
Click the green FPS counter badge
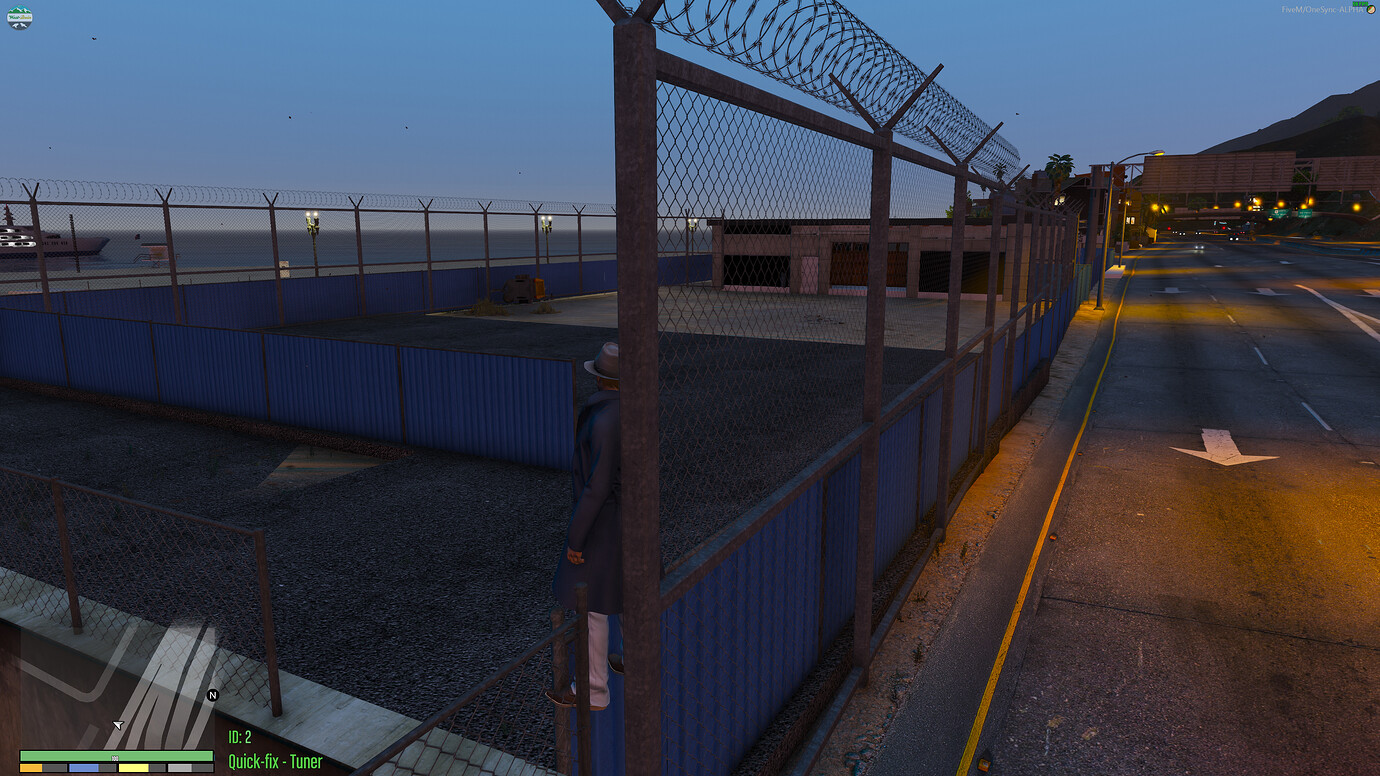coord(1358,5)
